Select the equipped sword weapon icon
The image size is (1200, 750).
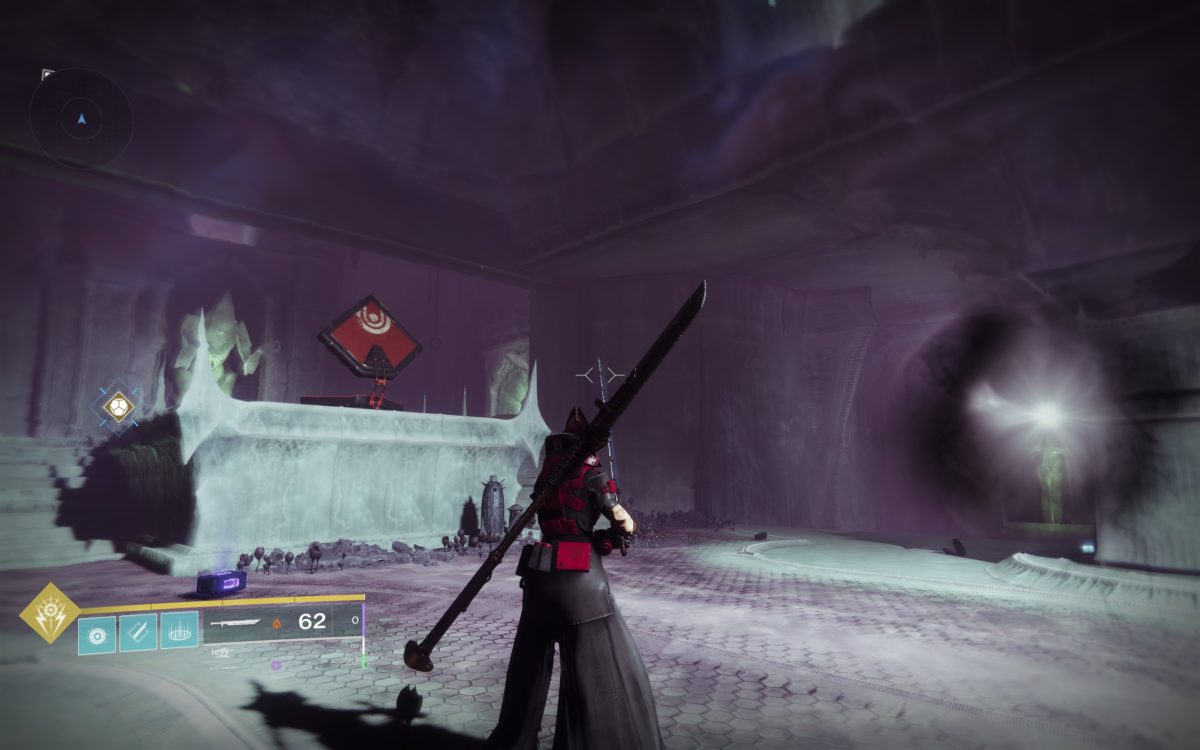[236, 623]
